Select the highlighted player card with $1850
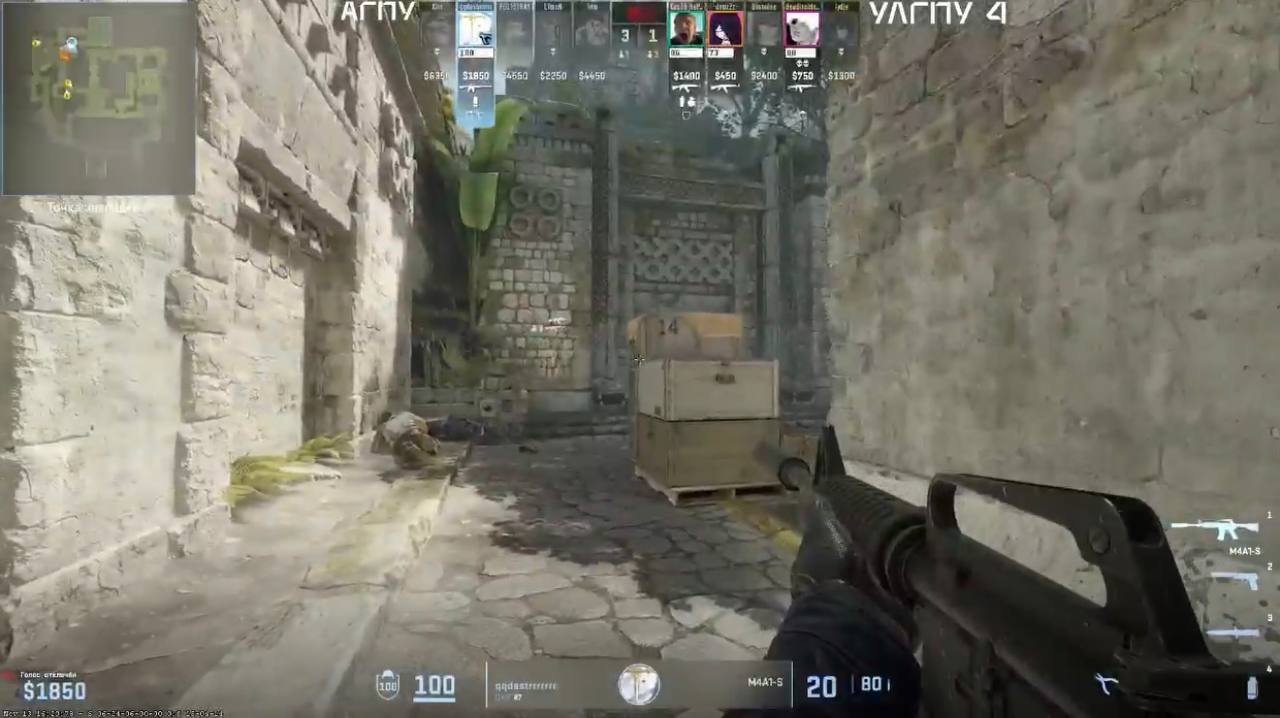 point(476,50)
